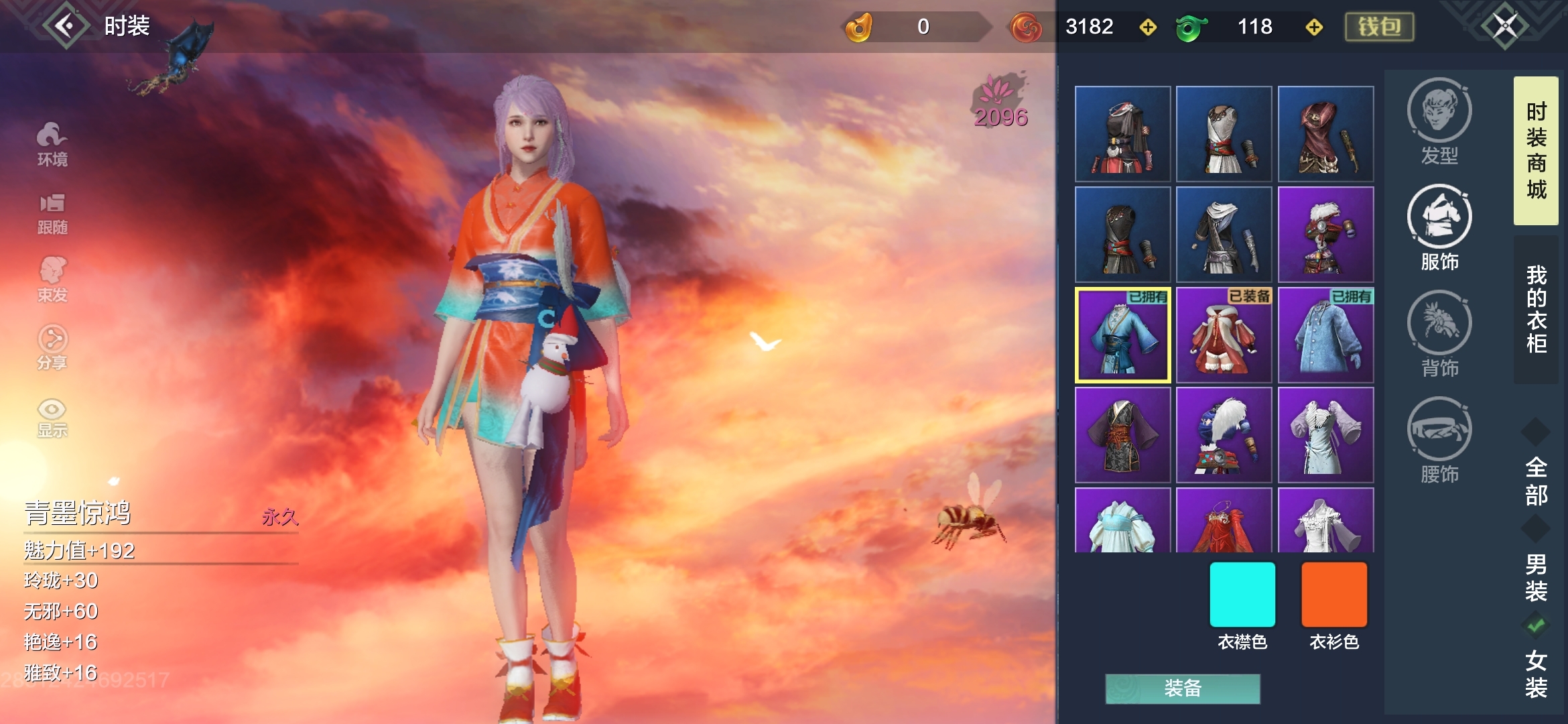Switch to the 时装商城 fashion shop tab
This screenshot has height=724, width=1568.
[1536, 151]
